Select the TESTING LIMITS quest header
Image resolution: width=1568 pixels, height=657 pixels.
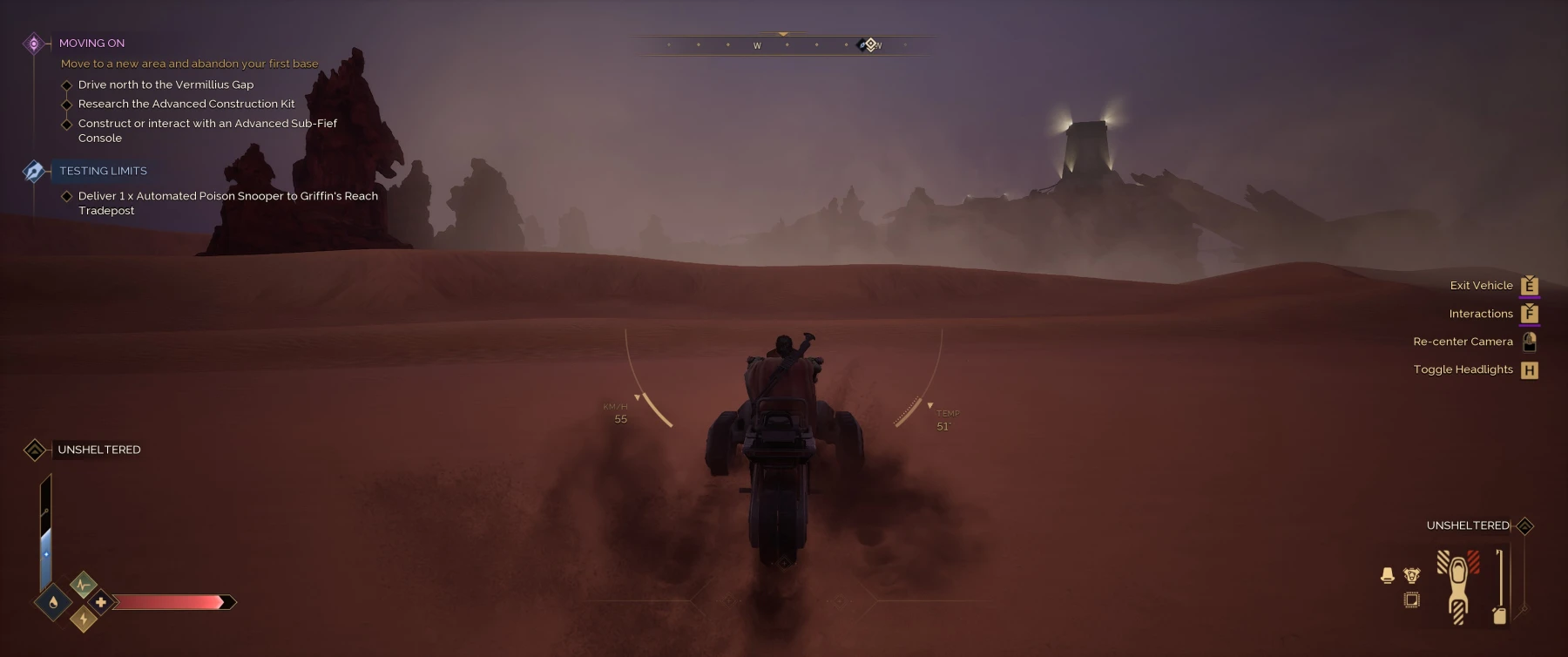[x=103, y=171]
